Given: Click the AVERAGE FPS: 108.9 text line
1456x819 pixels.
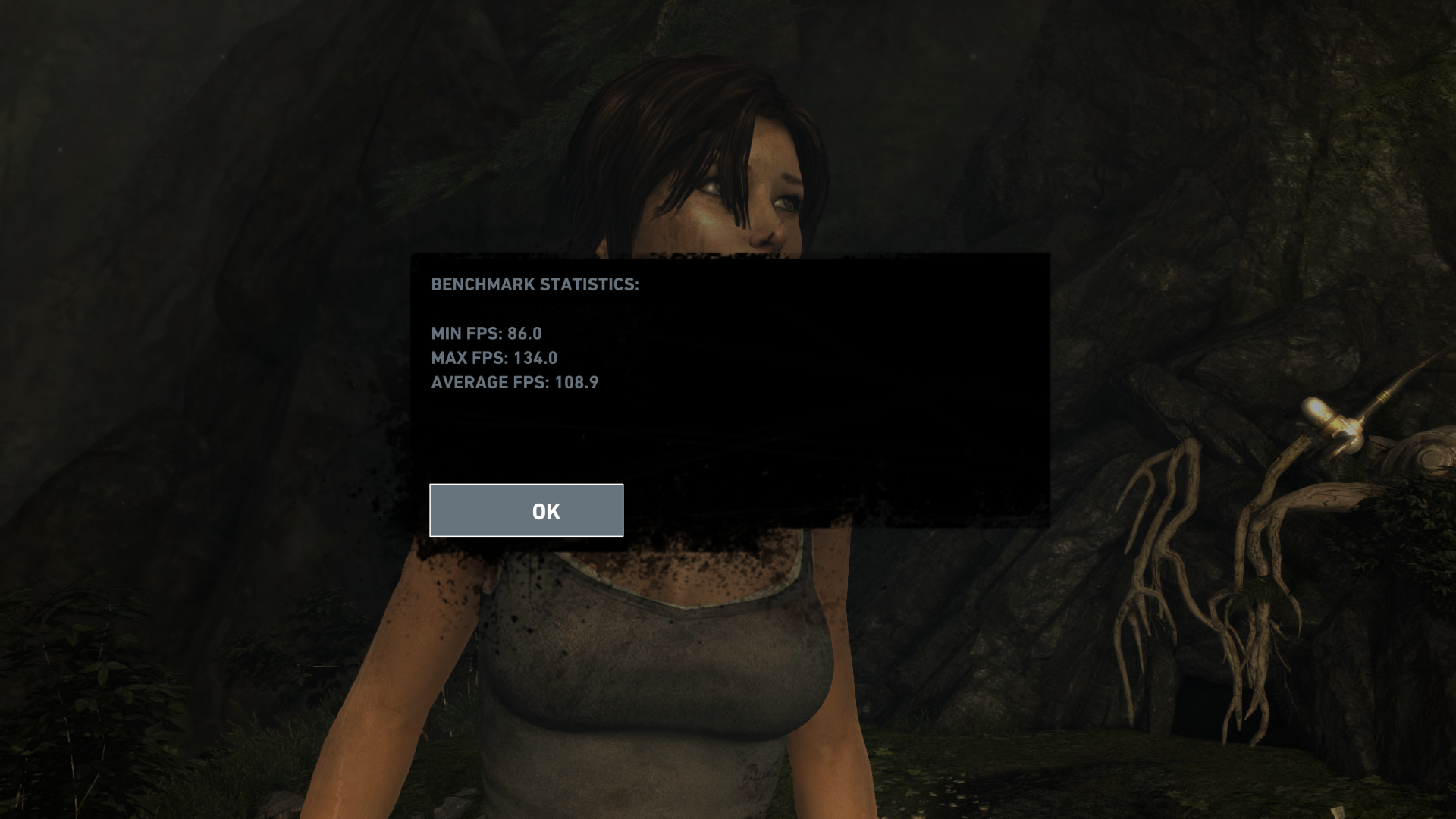Looking at the screenshot, I should (514, 383).
